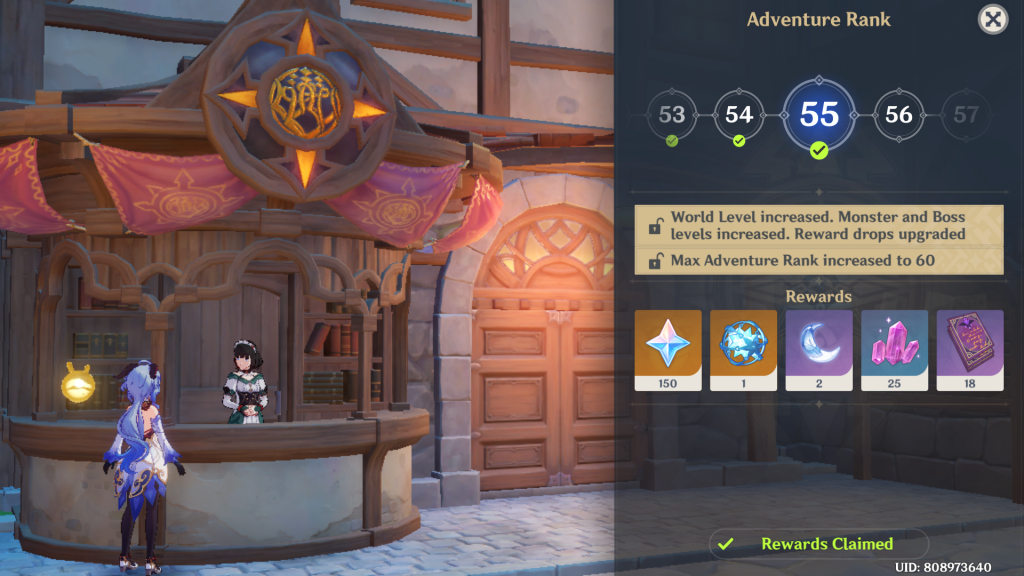Inspect the crescent moon Fragile Resin reward
Screen dimensions: 1024x576
819,350
